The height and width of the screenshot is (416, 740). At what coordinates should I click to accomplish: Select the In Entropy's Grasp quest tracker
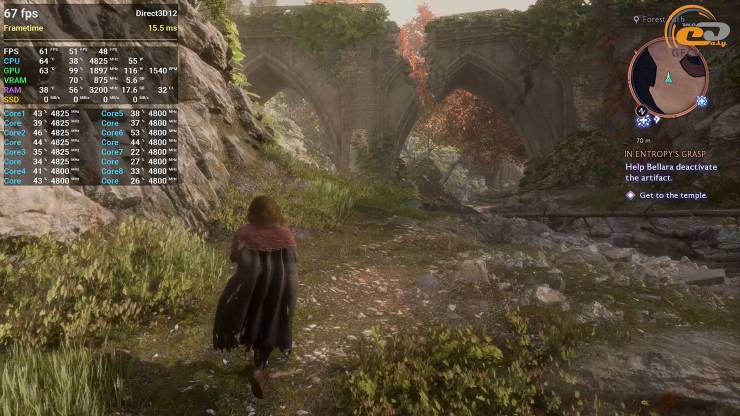point(665,155)
